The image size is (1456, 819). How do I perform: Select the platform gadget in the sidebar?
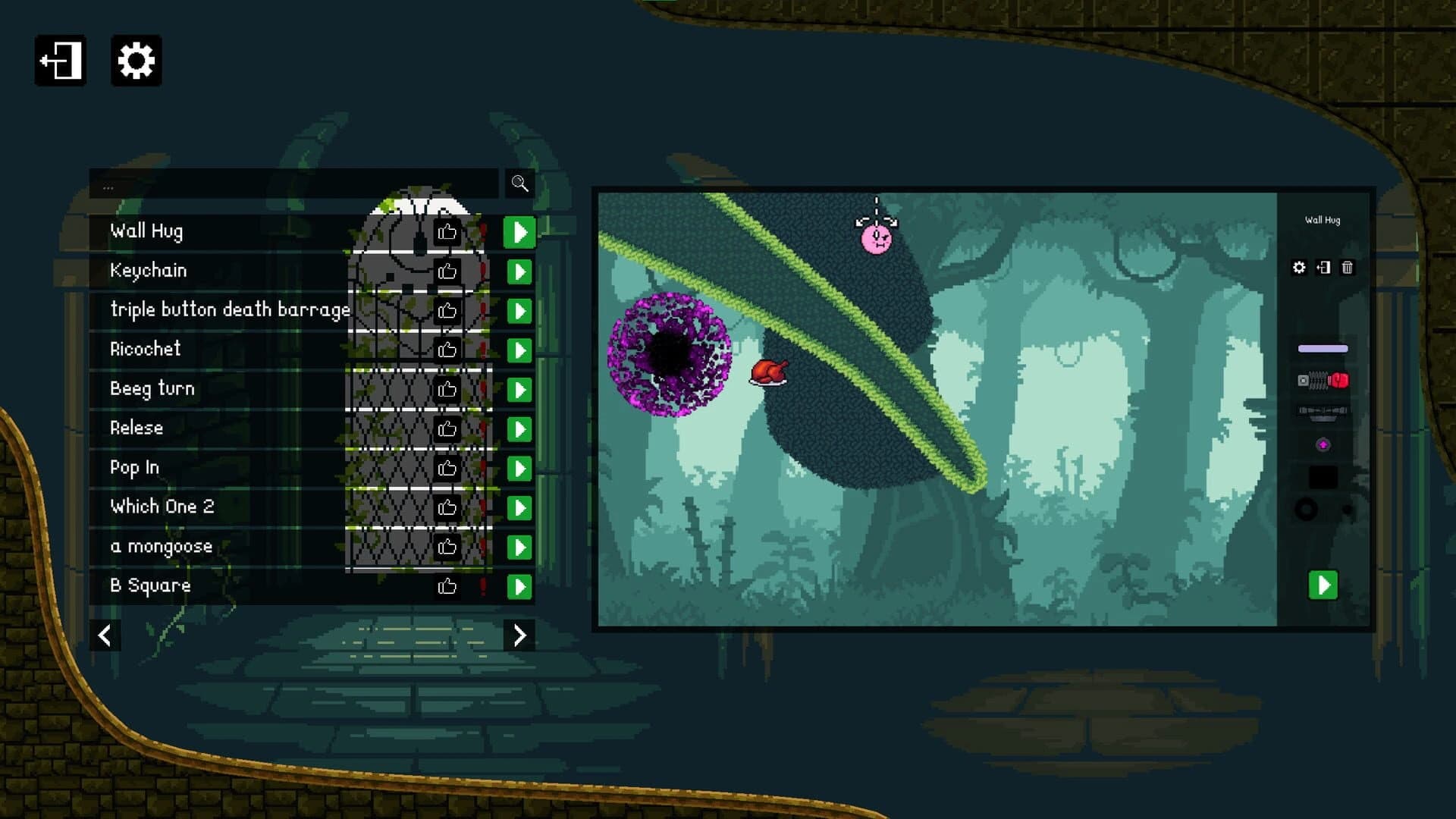pyautogui.click(x=1322, y=412)
